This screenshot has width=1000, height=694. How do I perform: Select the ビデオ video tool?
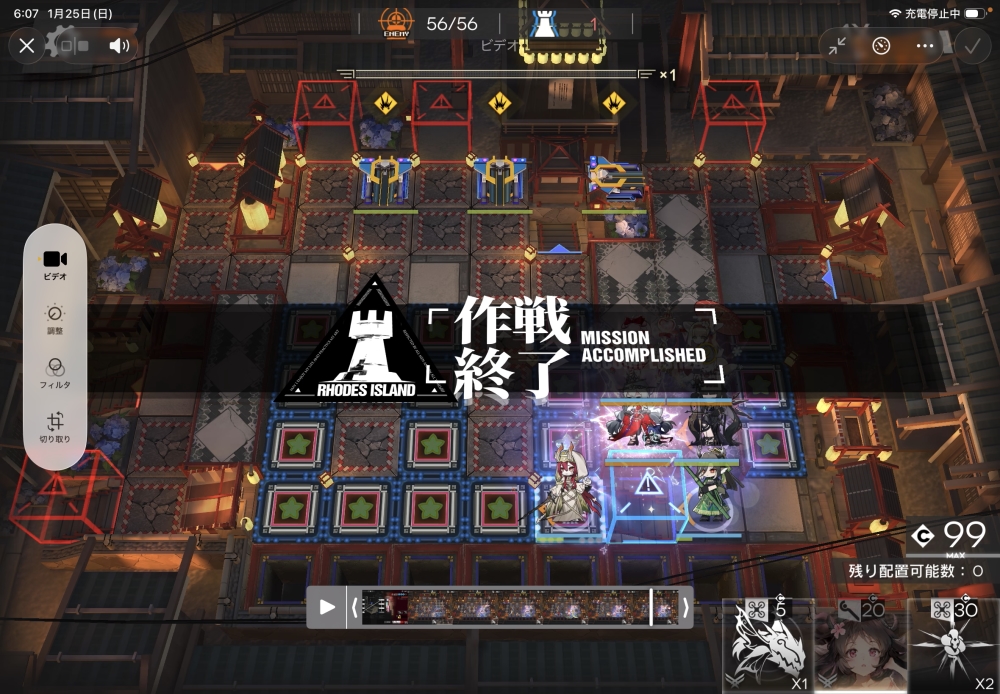click(x=55, y=263)
